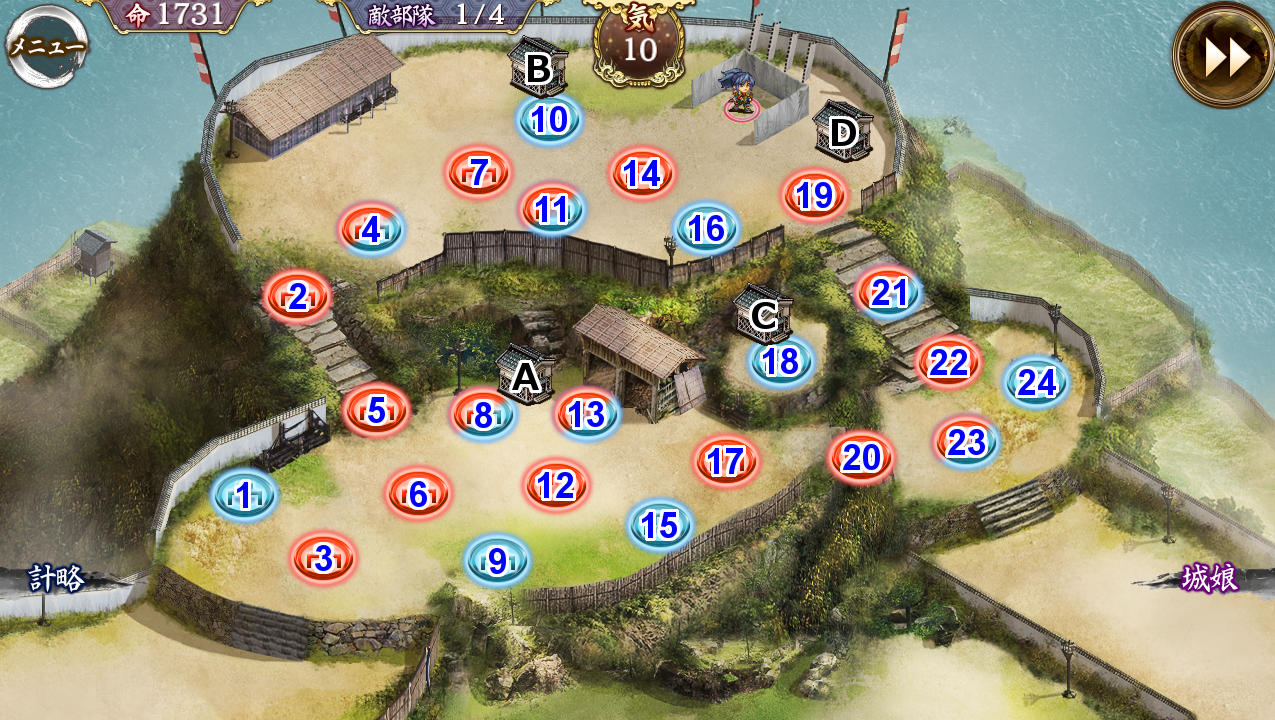Select red placement slot 7
Viewport: 1275px width, 720px height.
click(478, 174)
